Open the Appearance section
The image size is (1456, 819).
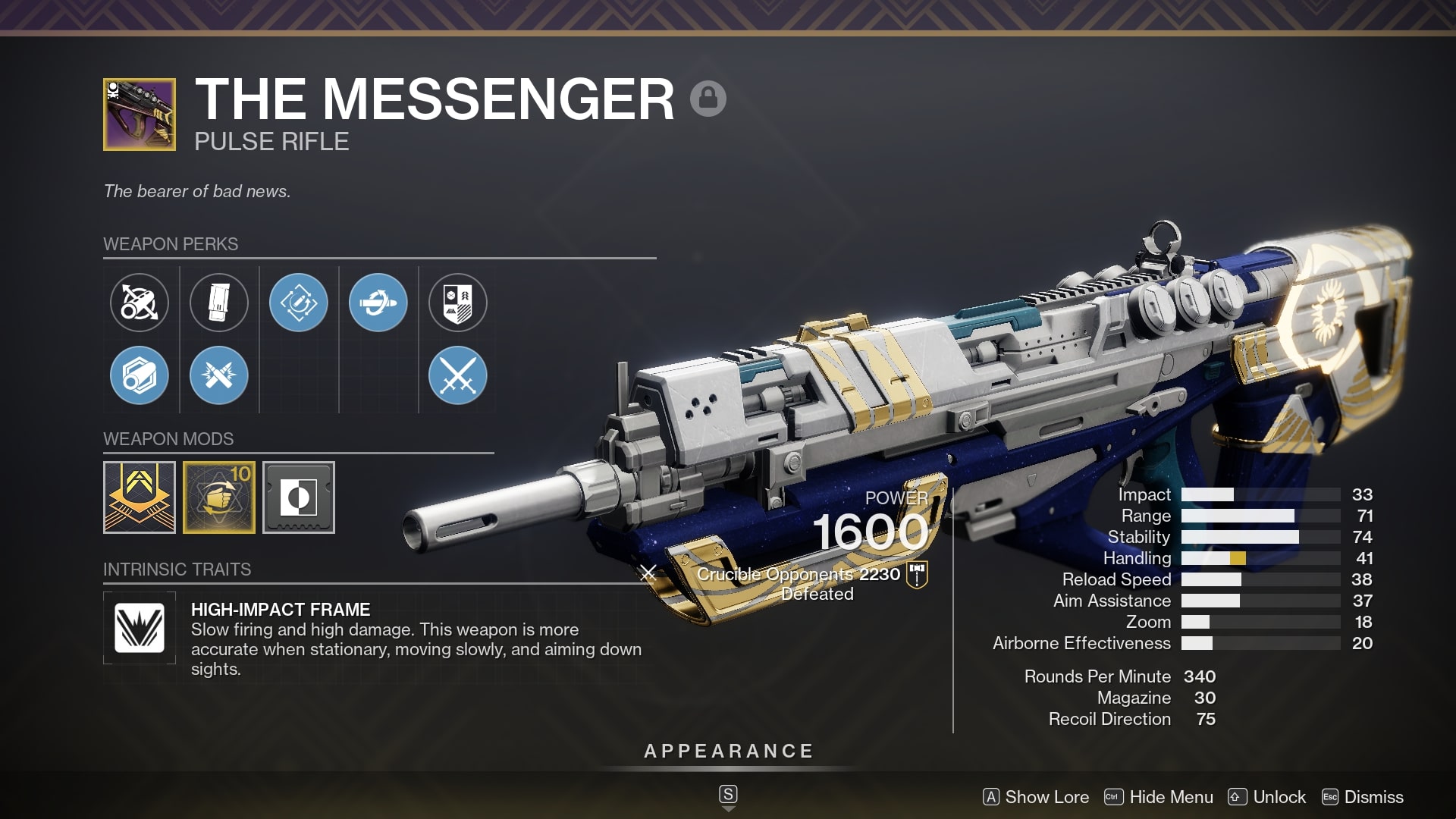pos(727,752)
